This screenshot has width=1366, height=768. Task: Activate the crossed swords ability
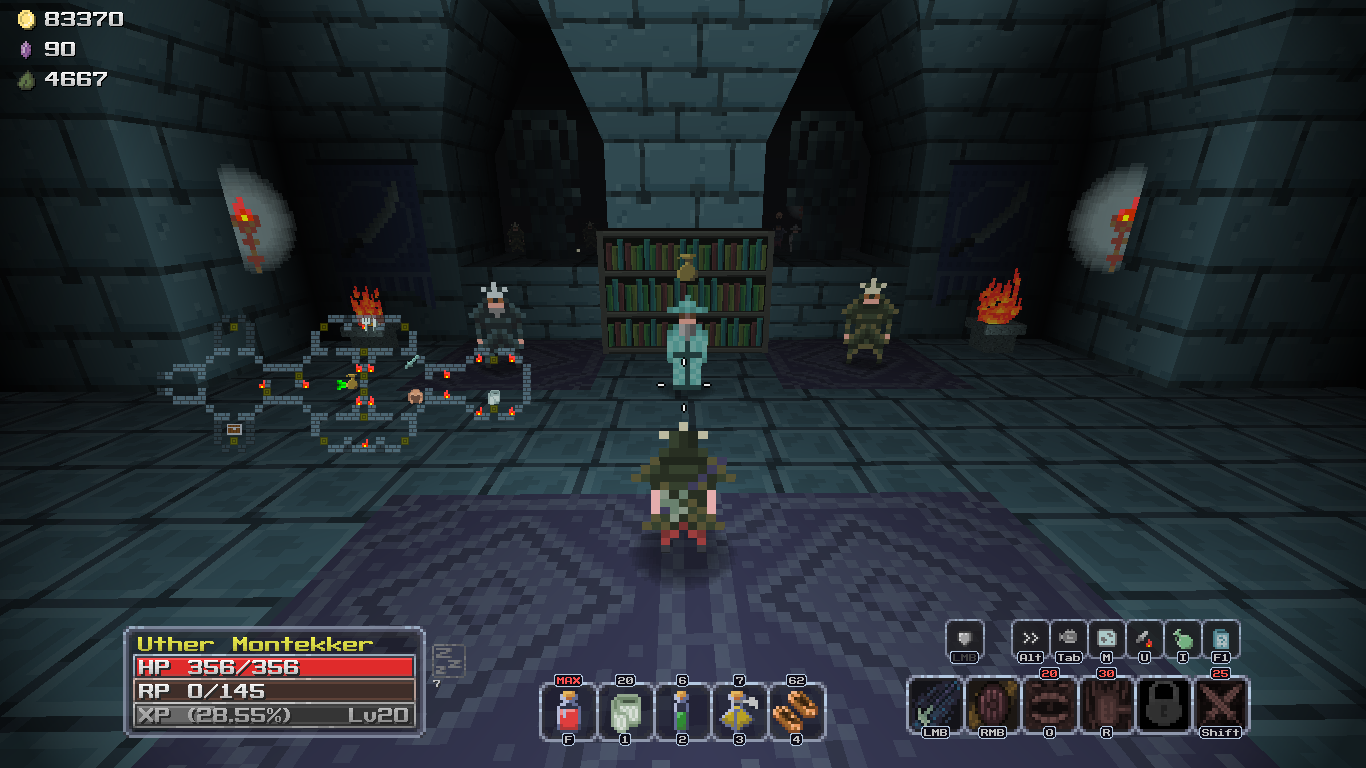[x=1221, y=704]
